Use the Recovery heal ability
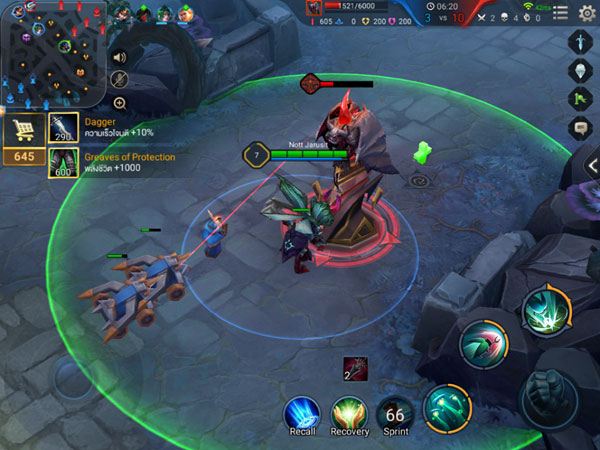The image size is (600, 450). 350,413
